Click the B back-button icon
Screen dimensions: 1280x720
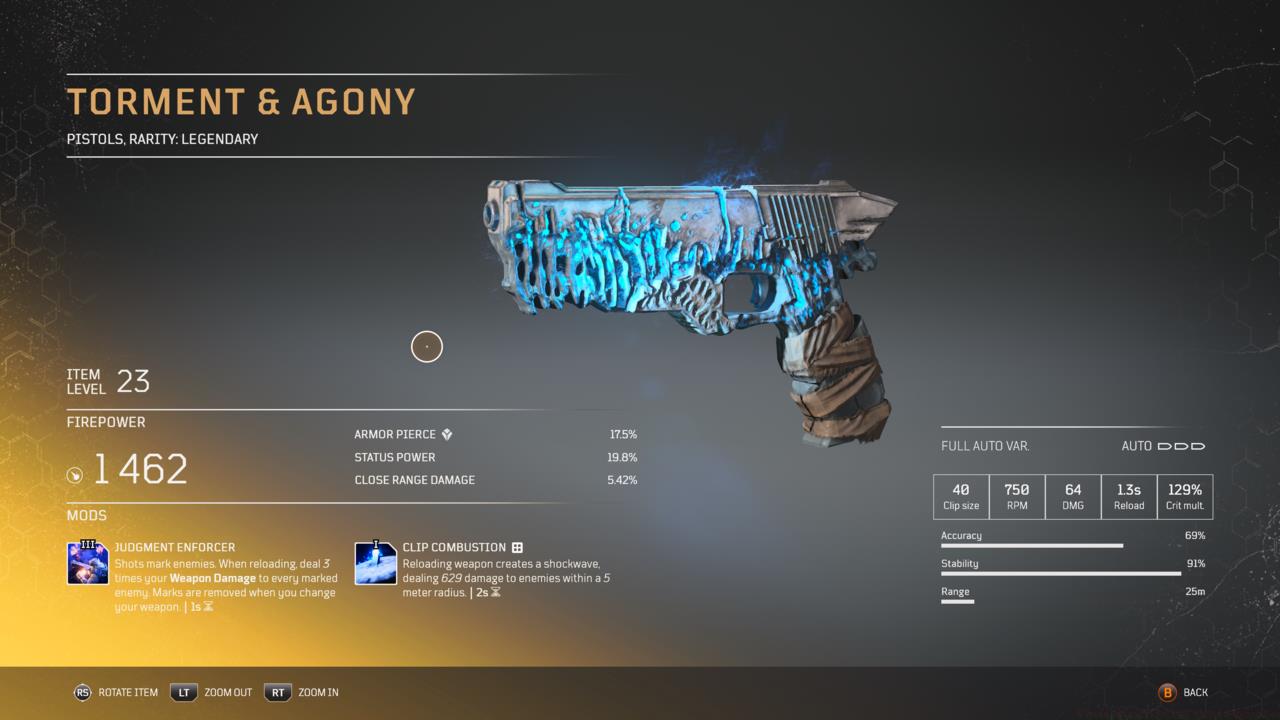click(1167, 692)
